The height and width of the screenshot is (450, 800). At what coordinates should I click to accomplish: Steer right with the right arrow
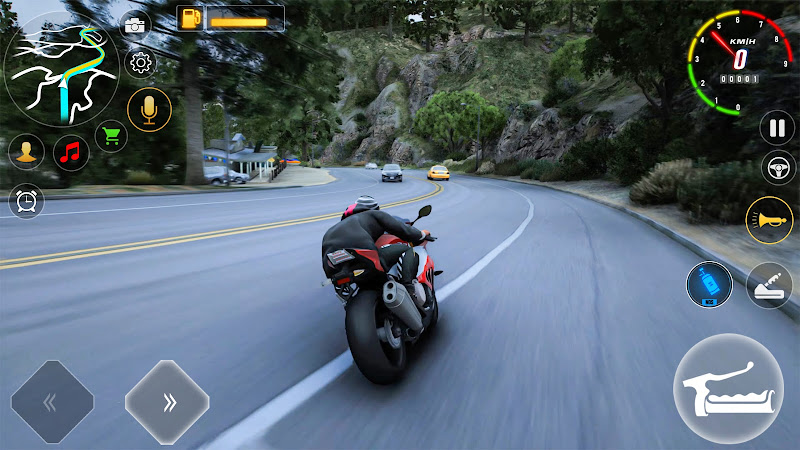point(167,402)
